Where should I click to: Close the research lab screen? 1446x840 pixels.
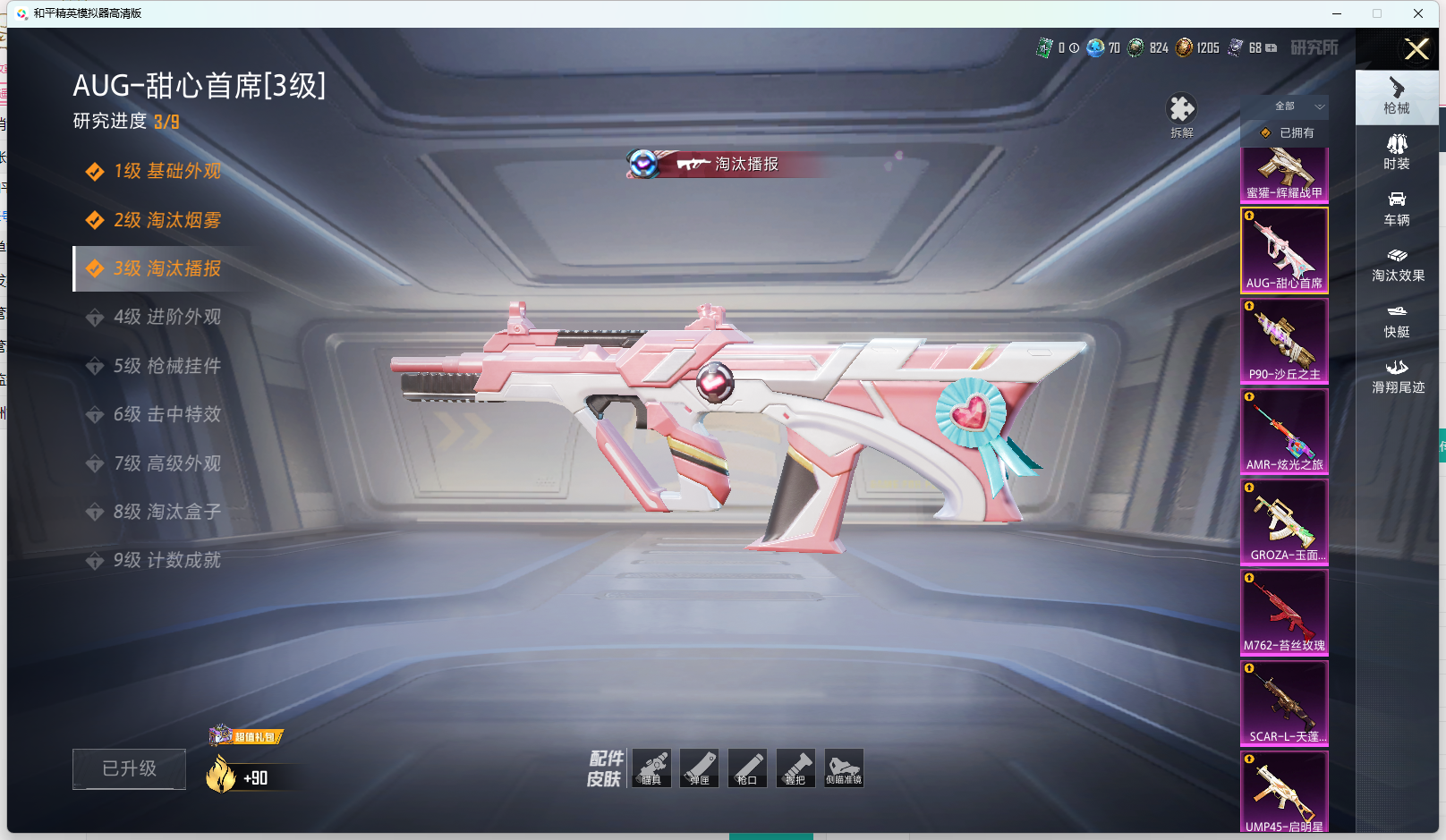click(1416, 49)
